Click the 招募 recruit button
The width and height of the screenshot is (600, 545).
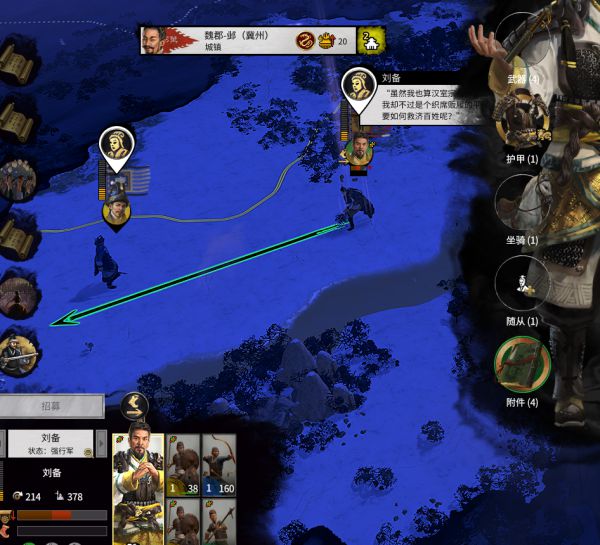coord(51,406)
